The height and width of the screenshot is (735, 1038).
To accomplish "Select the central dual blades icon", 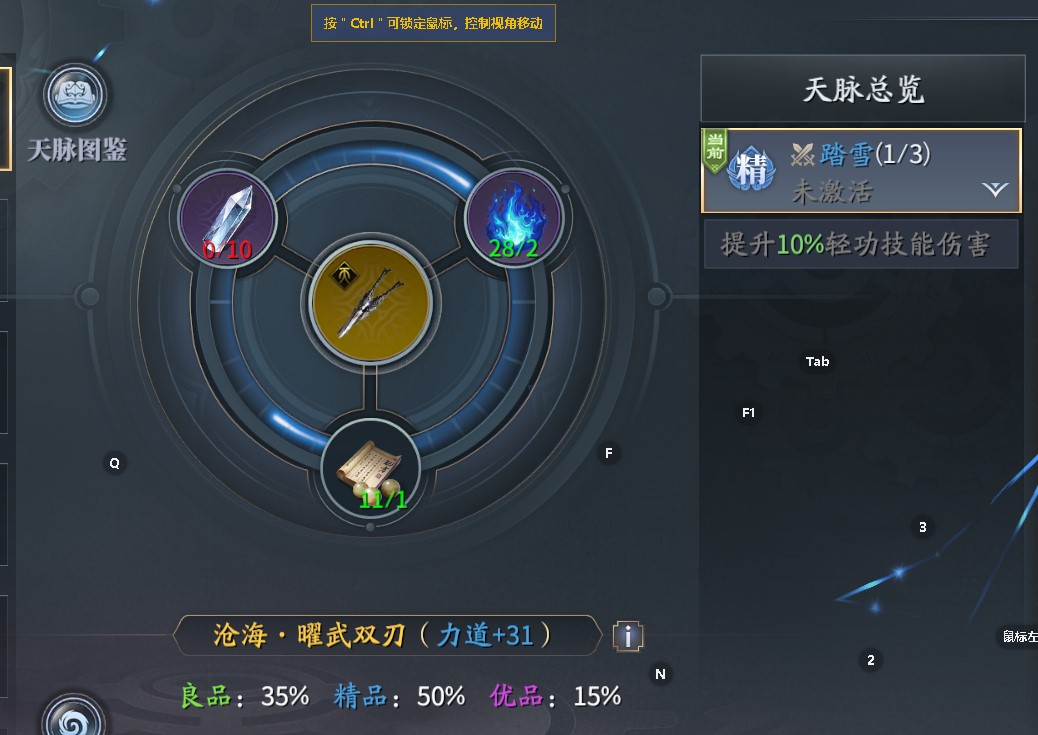I will tap(371, 299).
